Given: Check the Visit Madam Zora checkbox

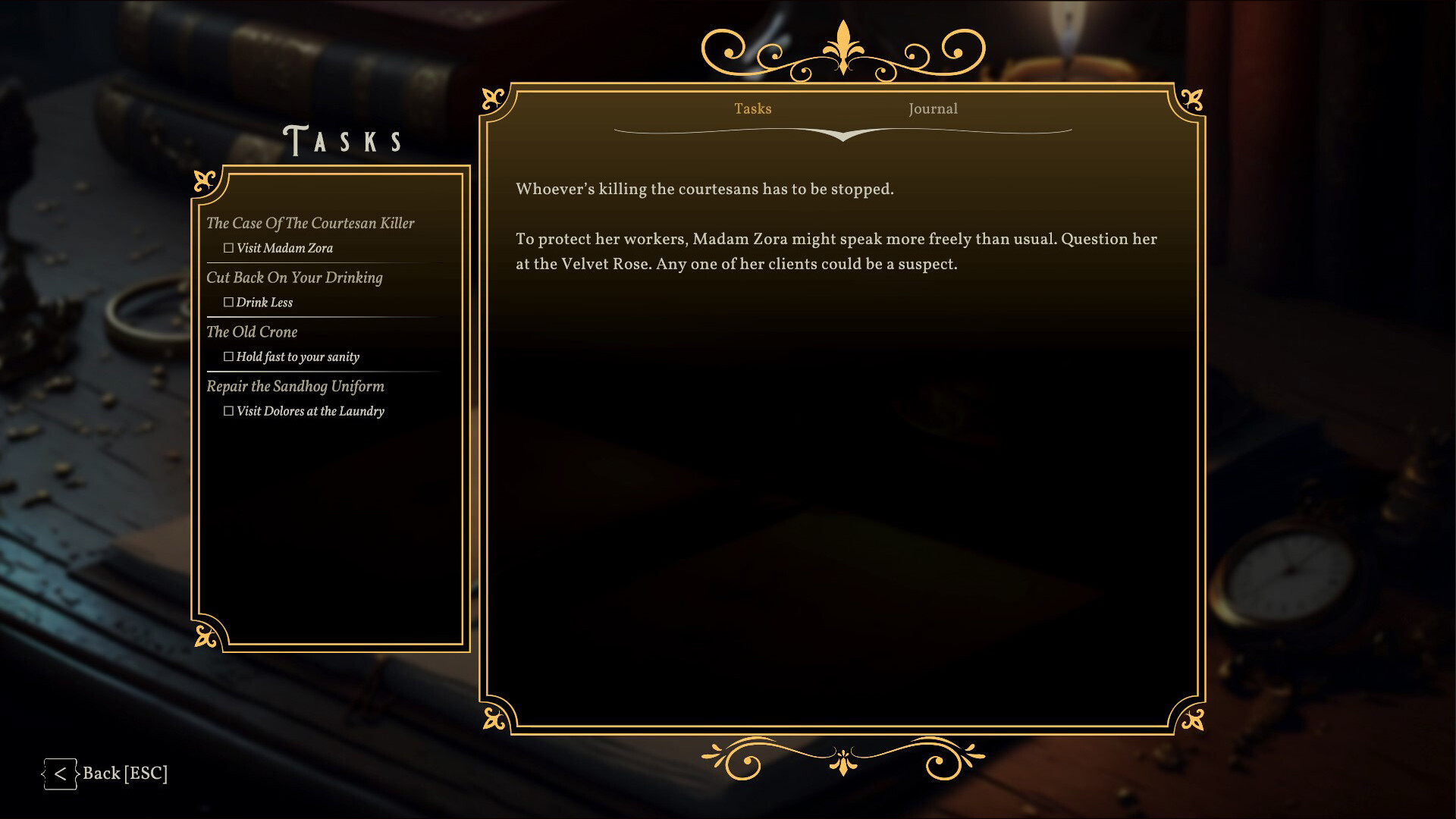Looking at the screenshot, I should pyautogui.click(x=228, y=247).
